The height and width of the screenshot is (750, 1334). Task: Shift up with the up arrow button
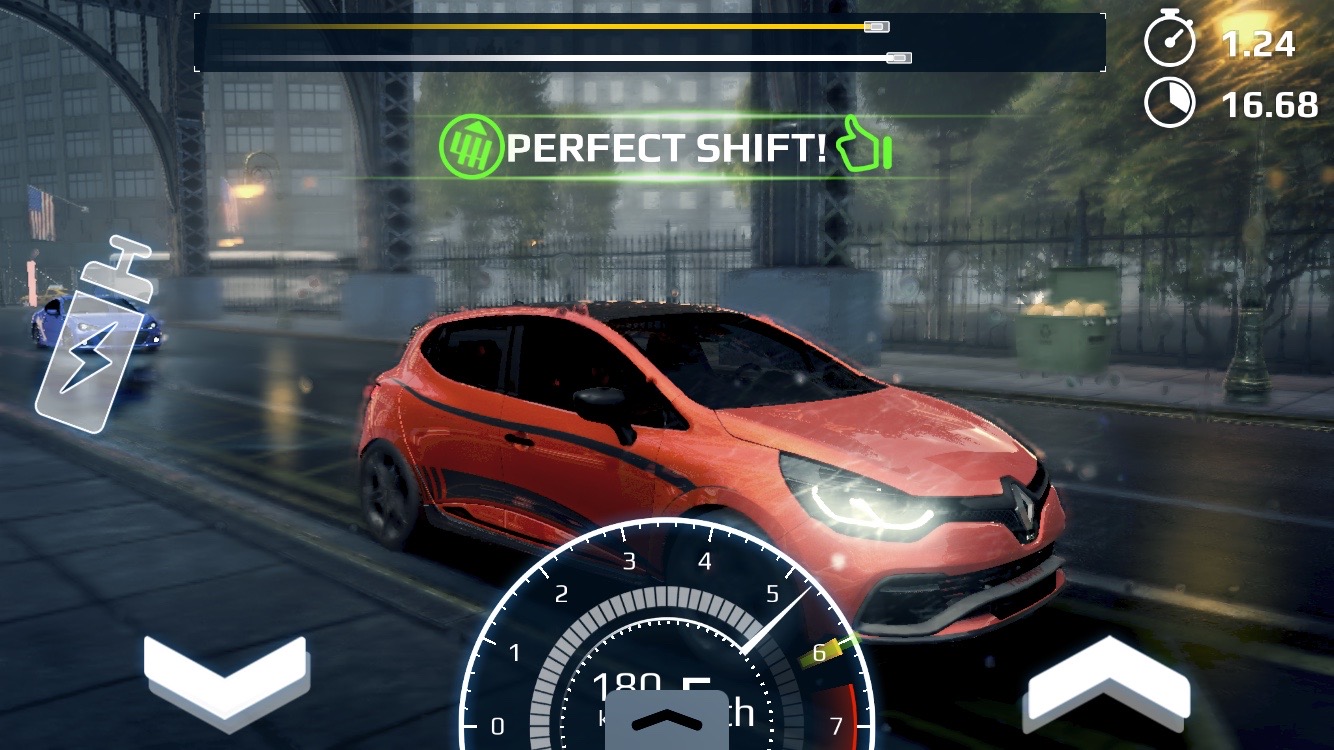(1108, 680)
